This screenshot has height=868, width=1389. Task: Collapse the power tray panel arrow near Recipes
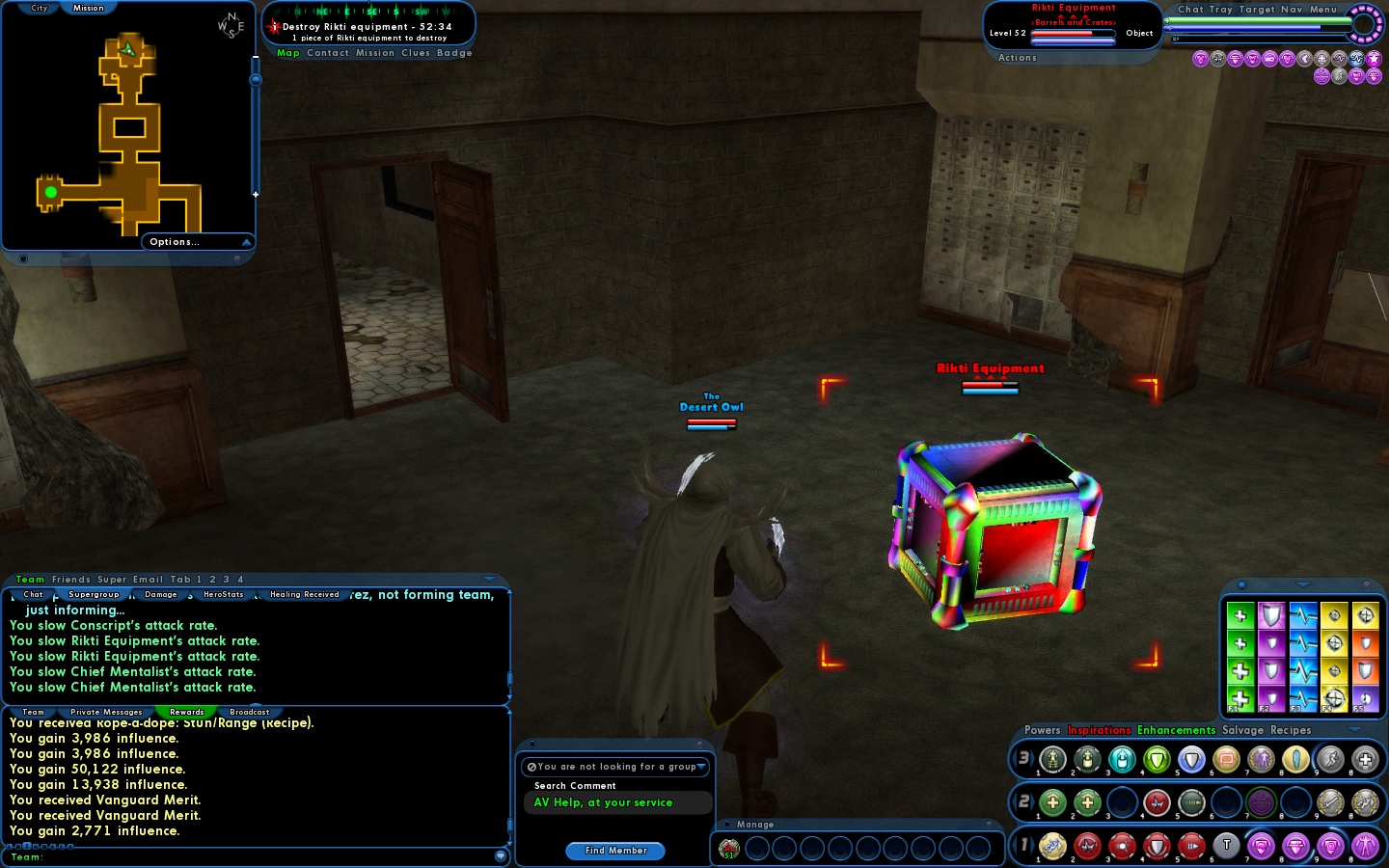[x=1353, y=729]
